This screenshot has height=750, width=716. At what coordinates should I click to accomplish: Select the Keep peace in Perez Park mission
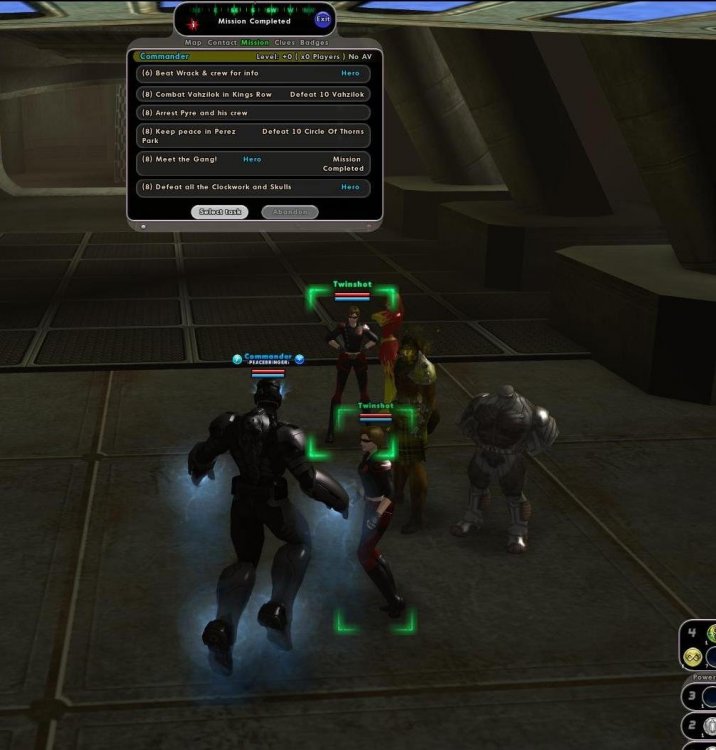pyautogui.click(x=254, y=135)
